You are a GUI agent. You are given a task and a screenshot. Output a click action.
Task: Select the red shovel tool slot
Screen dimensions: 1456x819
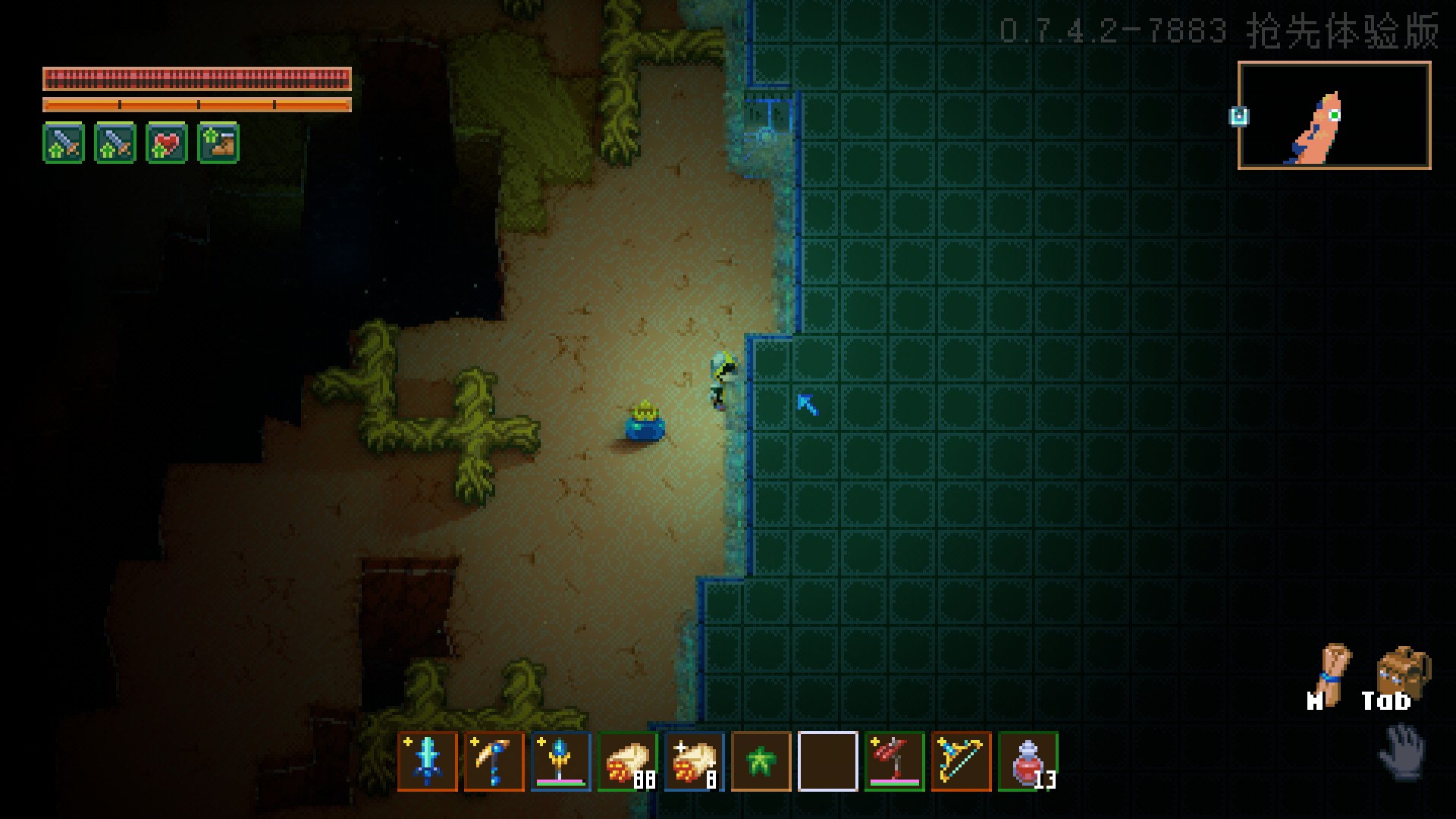895,761
